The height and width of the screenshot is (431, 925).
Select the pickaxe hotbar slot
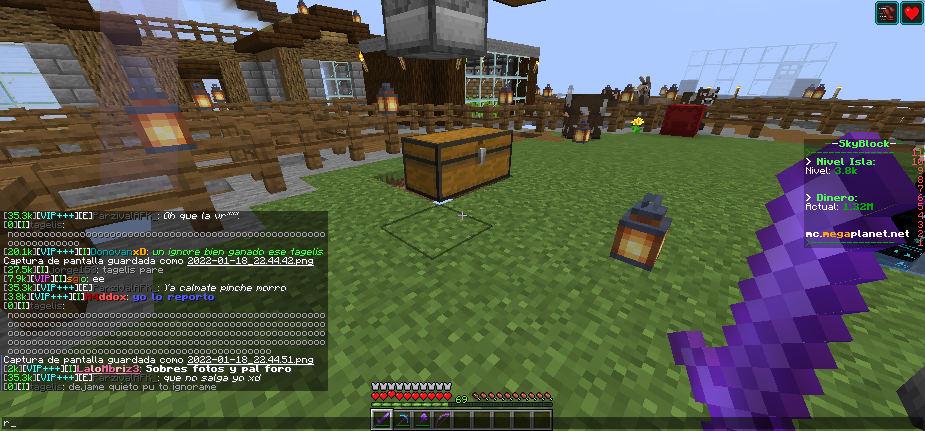401,420
